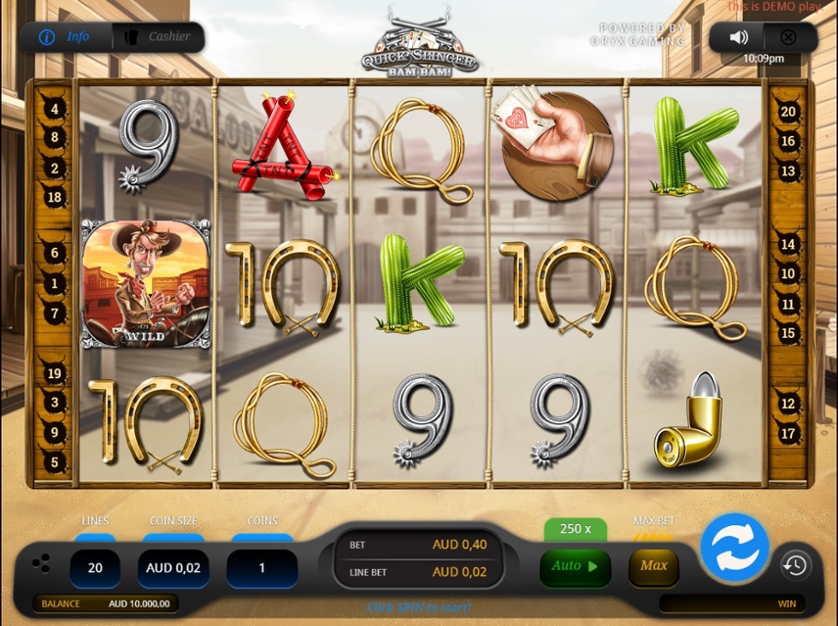Change the number of Lines
The image size is (838, 626).
coord(95,567)
